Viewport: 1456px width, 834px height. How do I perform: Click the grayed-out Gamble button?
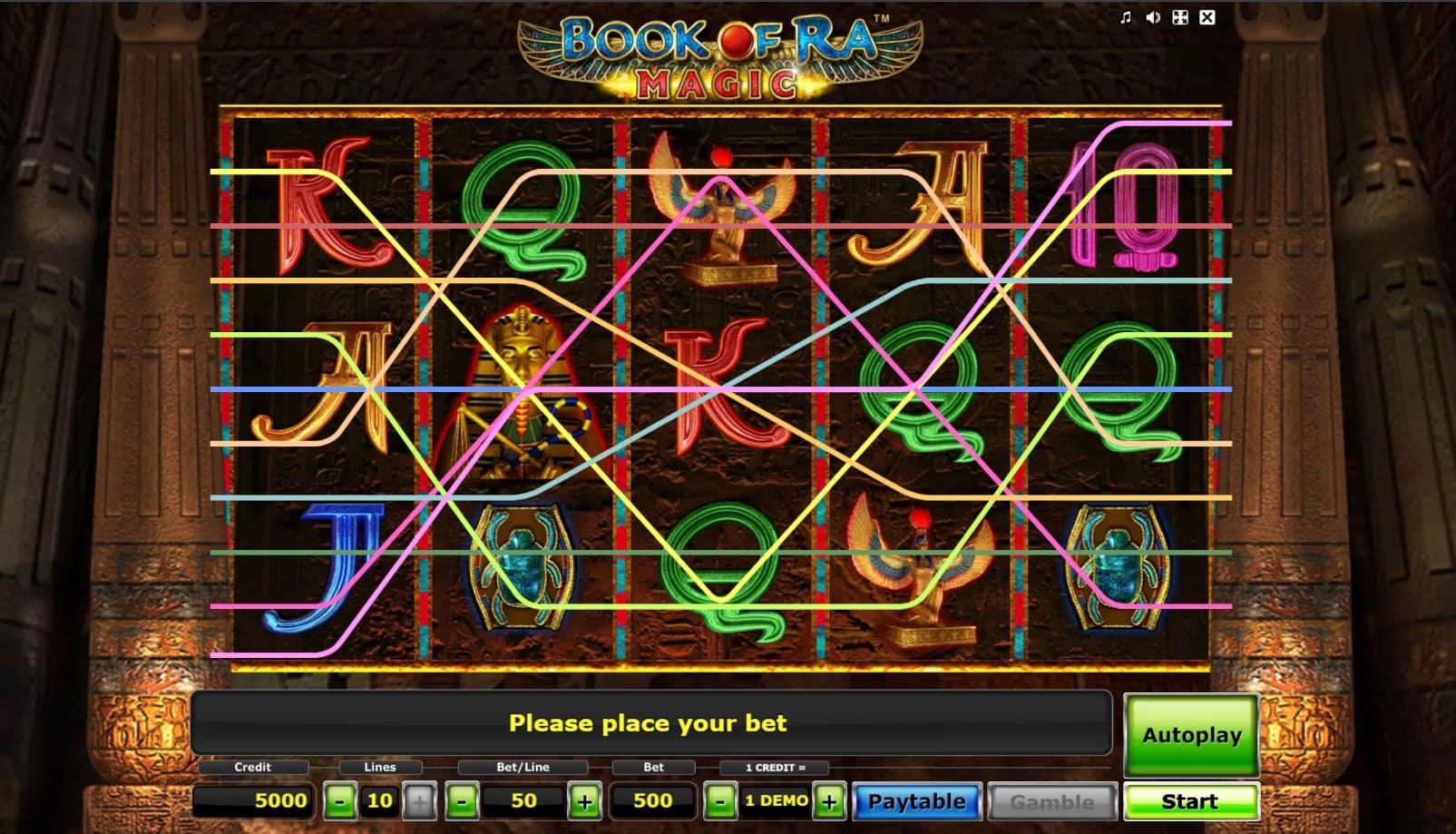(x=1052, y=800)
